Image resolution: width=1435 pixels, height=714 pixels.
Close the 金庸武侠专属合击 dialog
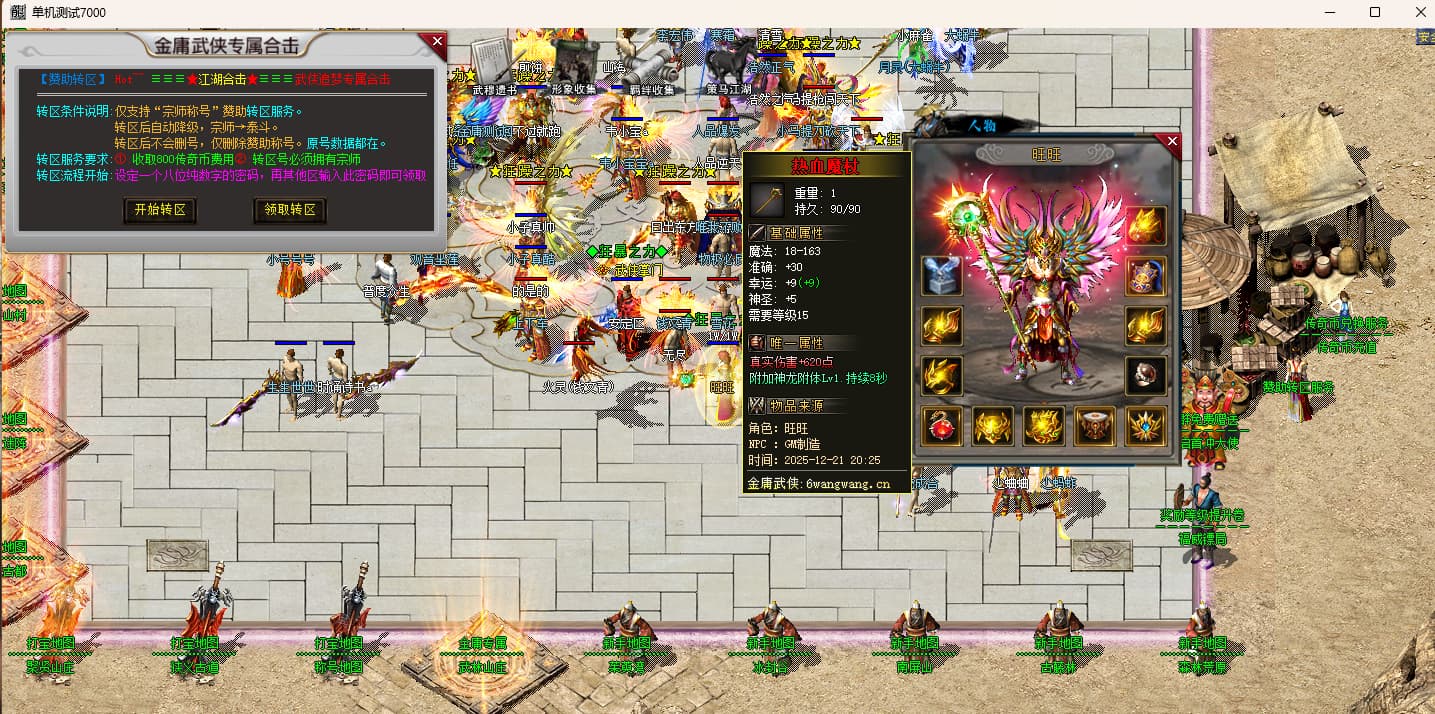[x=437, y=42]
